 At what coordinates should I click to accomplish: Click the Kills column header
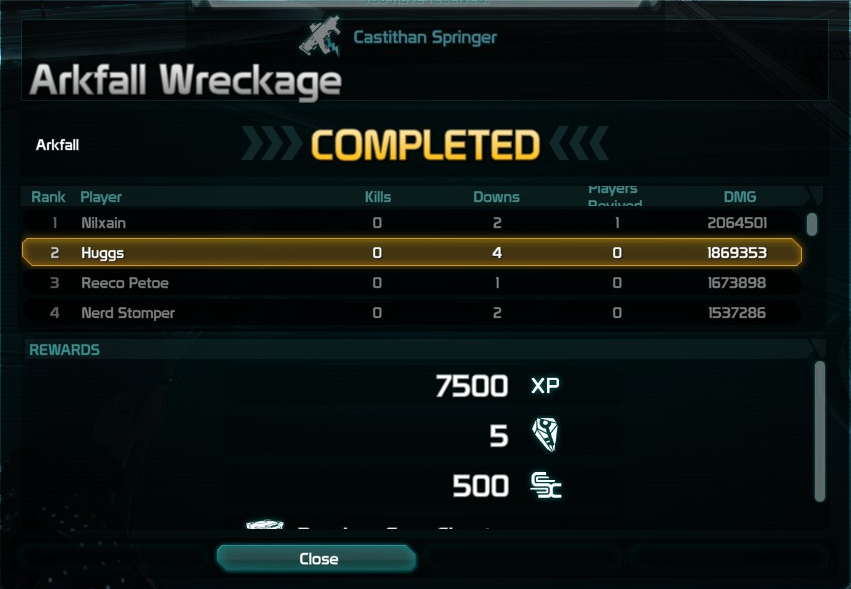[x=378, y=197]
